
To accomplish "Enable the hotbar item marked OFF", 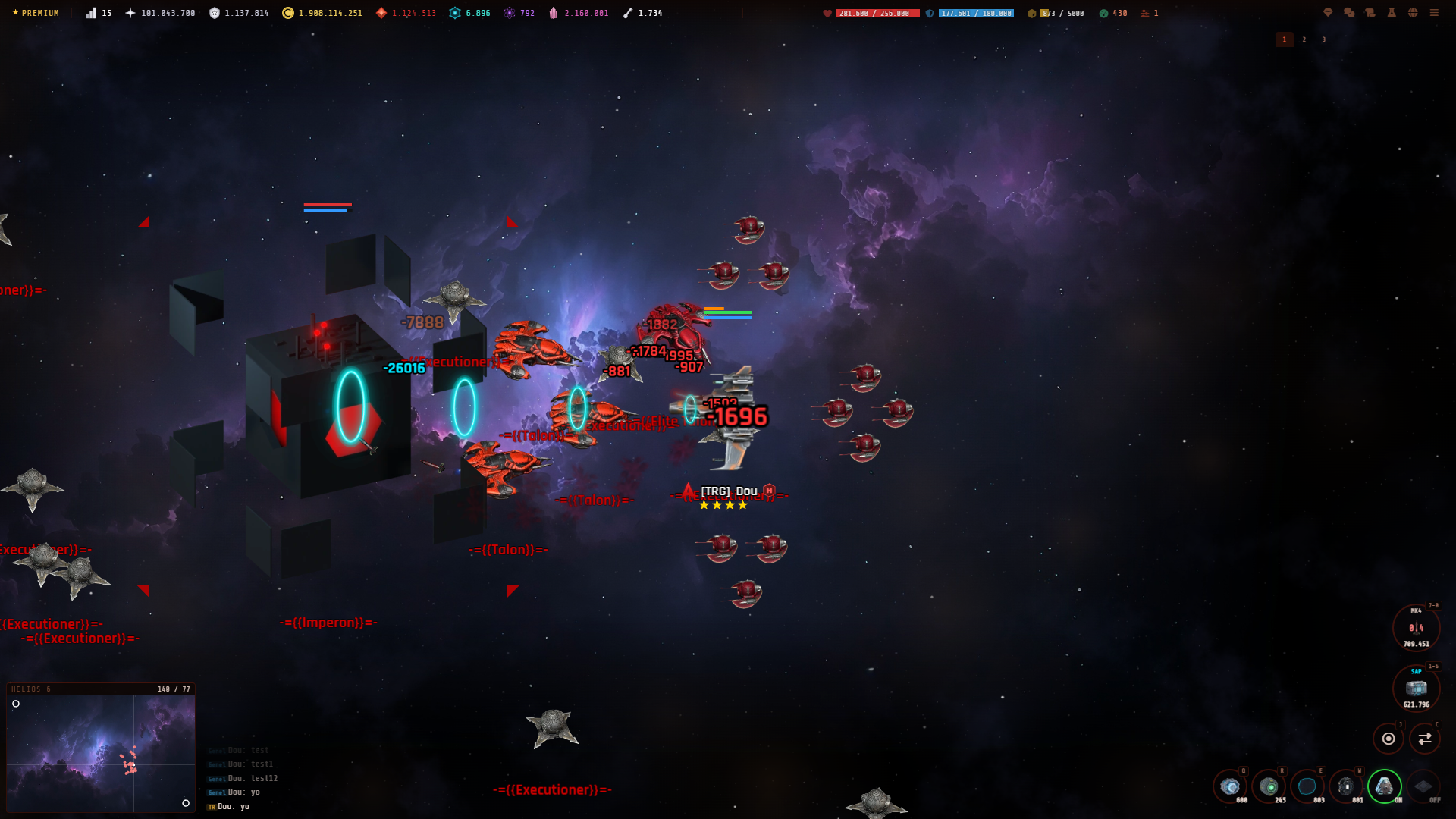I will [1423, 786].
